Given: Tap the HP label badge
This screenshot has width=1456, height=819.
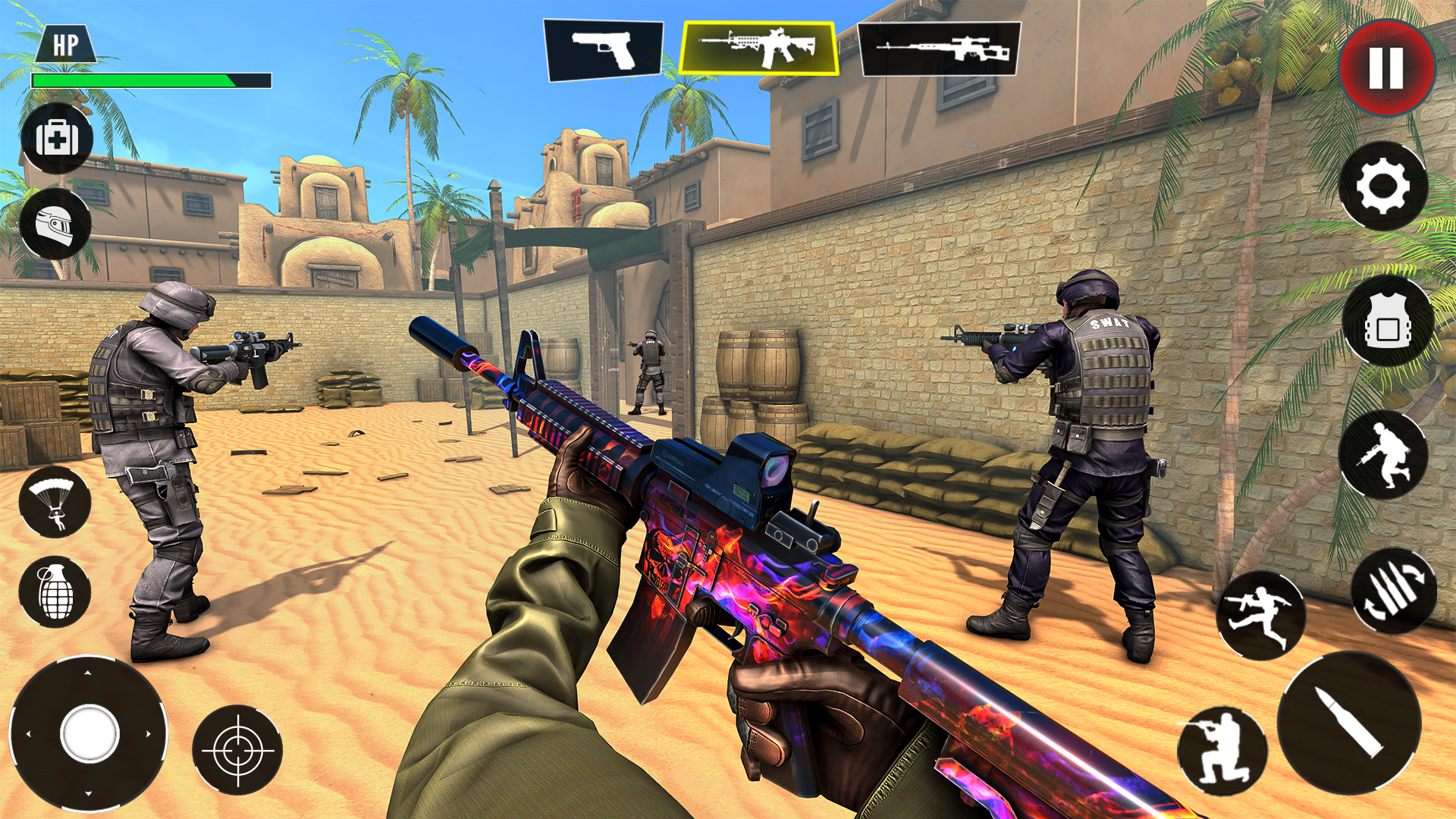Looking at the screenshot, I should coord(67,43).
